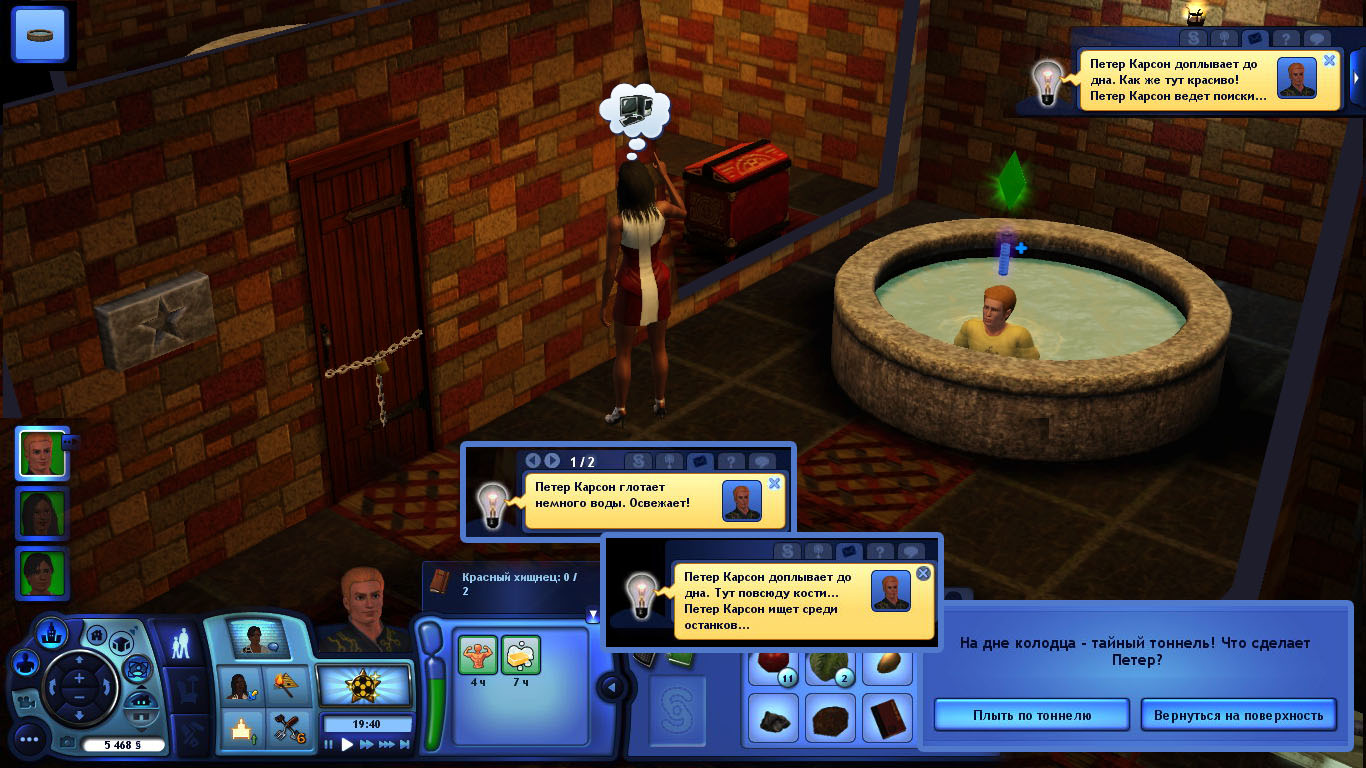Image resolution: width=1366 pixels, height=768 pixels.
Task: Click the ring icon button at top-left
Action: tap(40, 35)
